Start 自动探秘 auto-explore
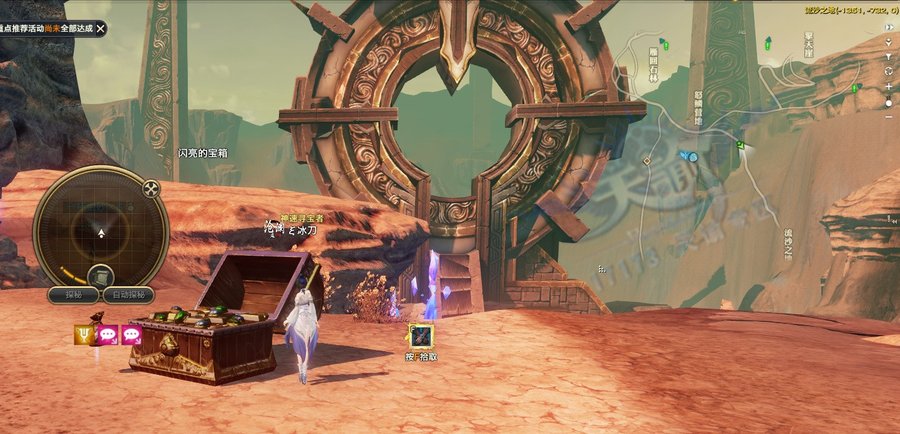Viewport: 900px width, 434px height. pyautogui.click(x=130, y=295)
